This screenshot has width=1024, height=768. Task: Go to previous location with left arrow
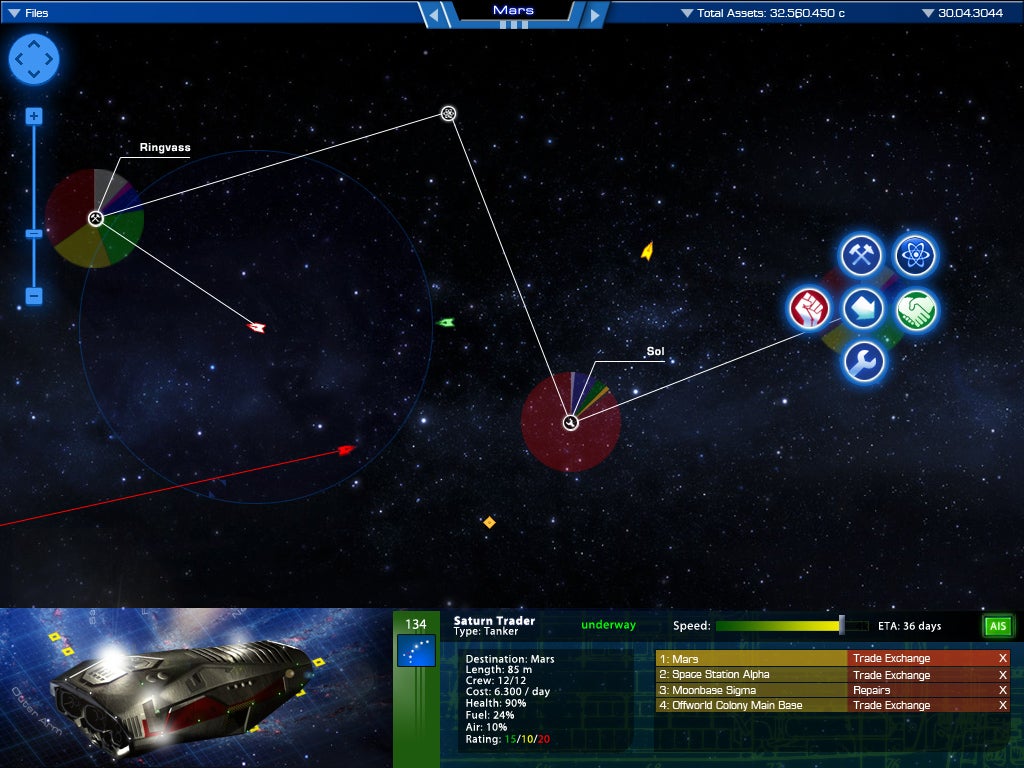pyautogui.click(x=432, y=14)
